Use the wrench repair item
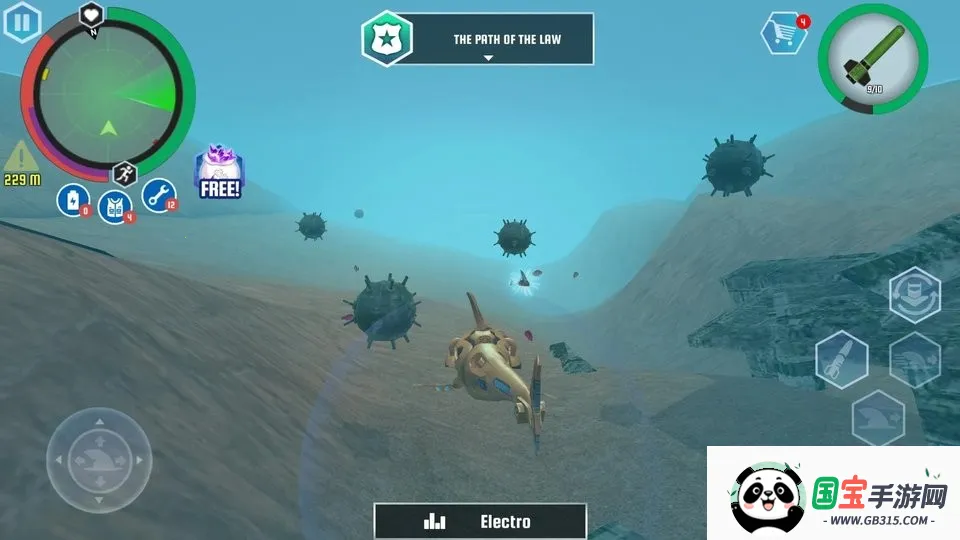 click(x=158, y=195)
